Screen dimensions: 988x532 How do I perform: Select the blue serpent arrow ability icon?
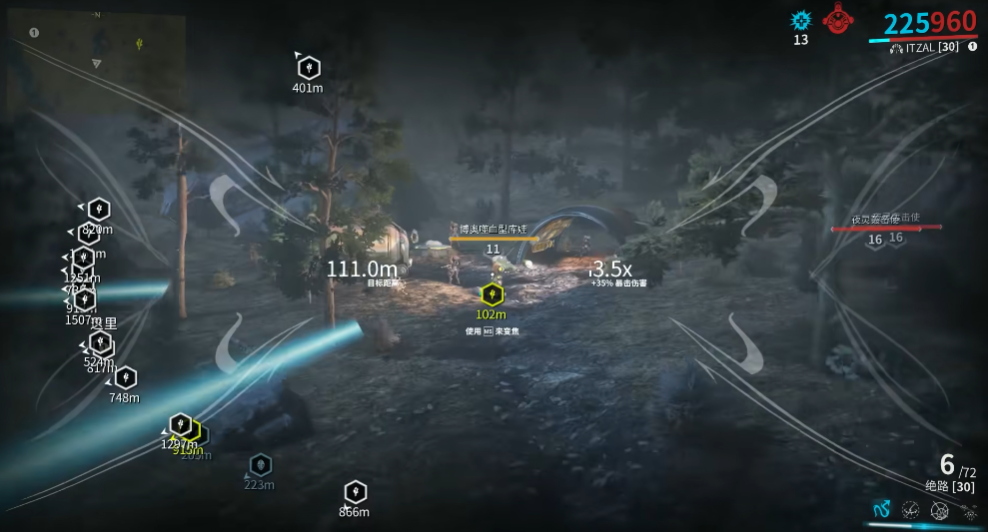click(881, 509)
